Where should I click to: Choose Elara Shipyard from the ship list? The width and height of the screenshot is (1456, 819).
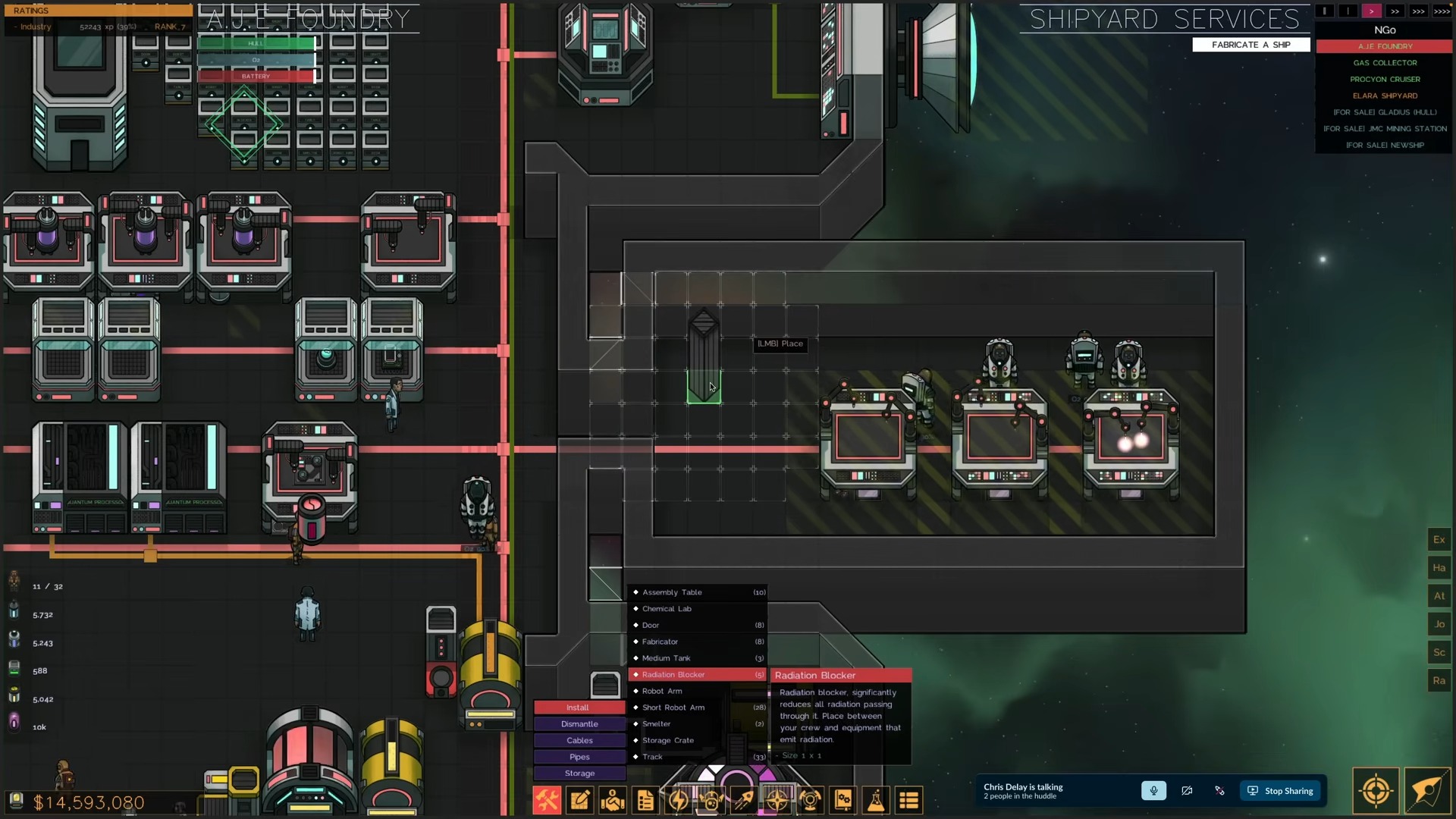point(1385,96)
